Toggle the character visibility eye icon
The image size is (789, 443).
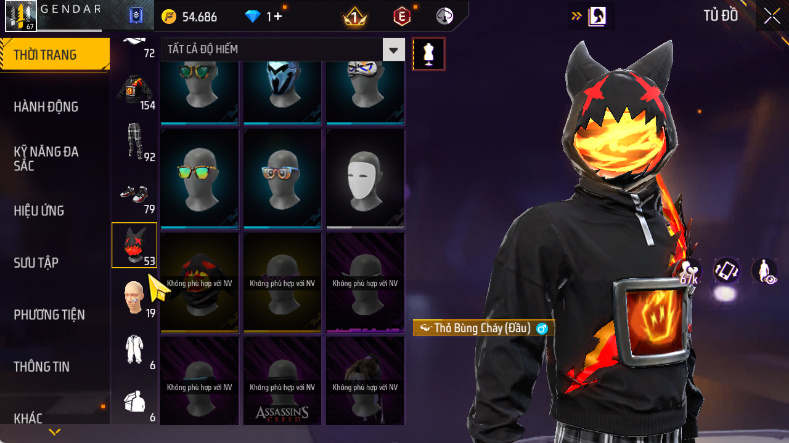coord(765,270)
